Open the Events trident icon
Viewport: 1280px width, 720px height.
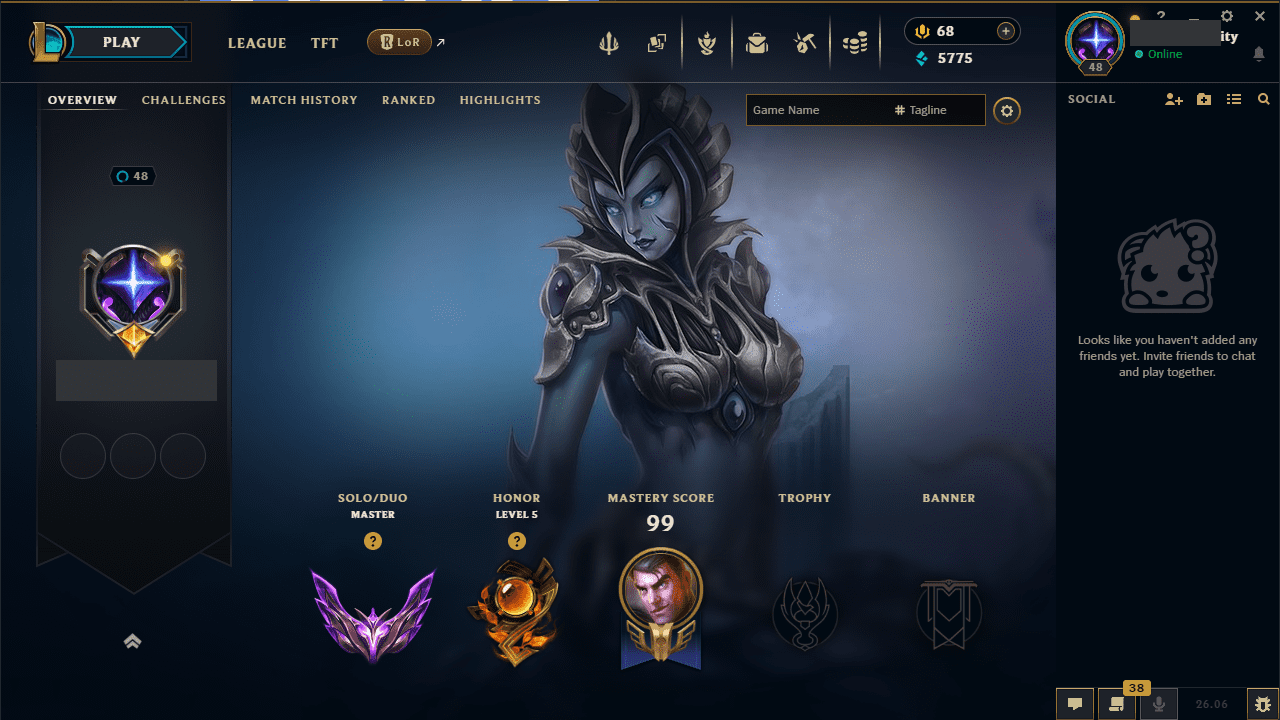tap(609, 43)
